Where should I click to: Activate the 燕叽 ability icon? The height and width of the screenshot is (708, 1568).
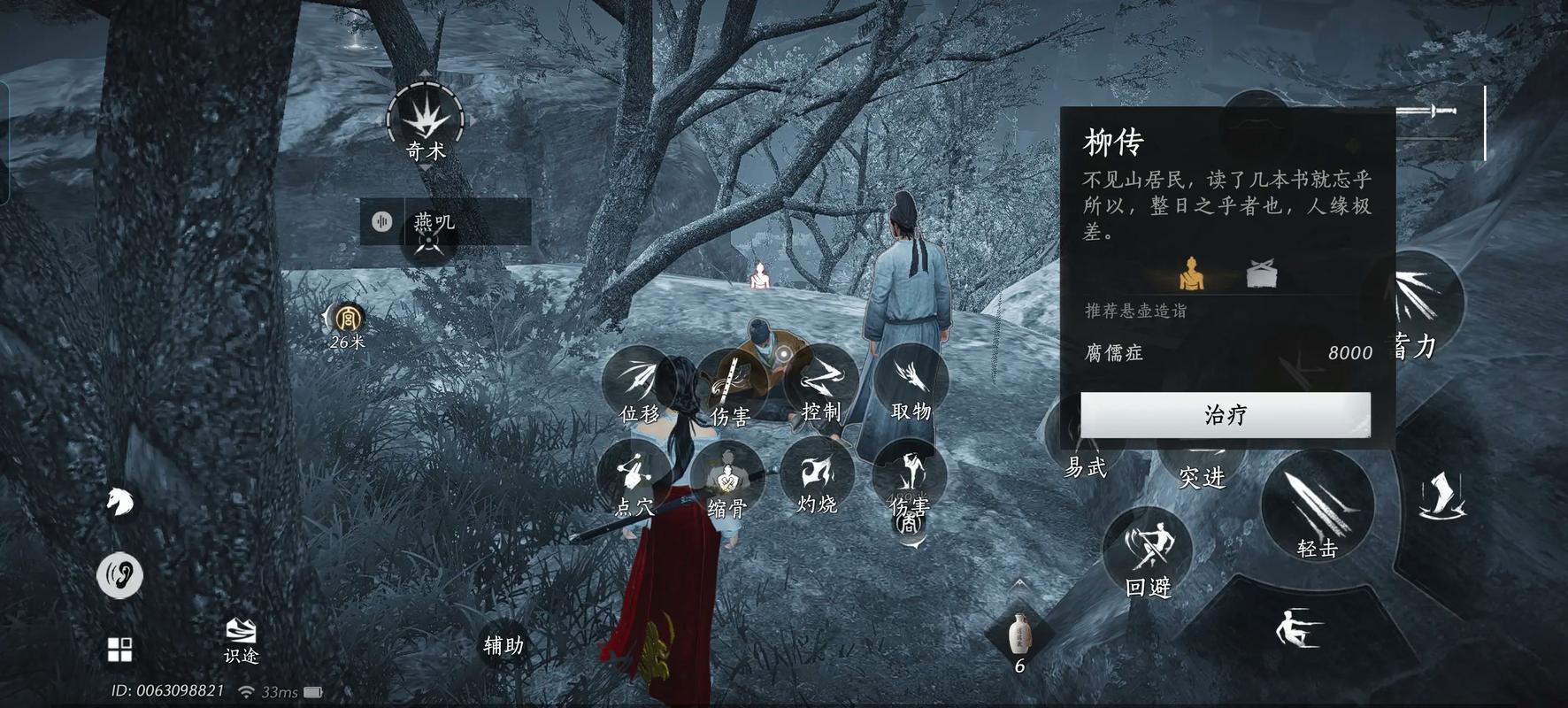pos(431,222)
